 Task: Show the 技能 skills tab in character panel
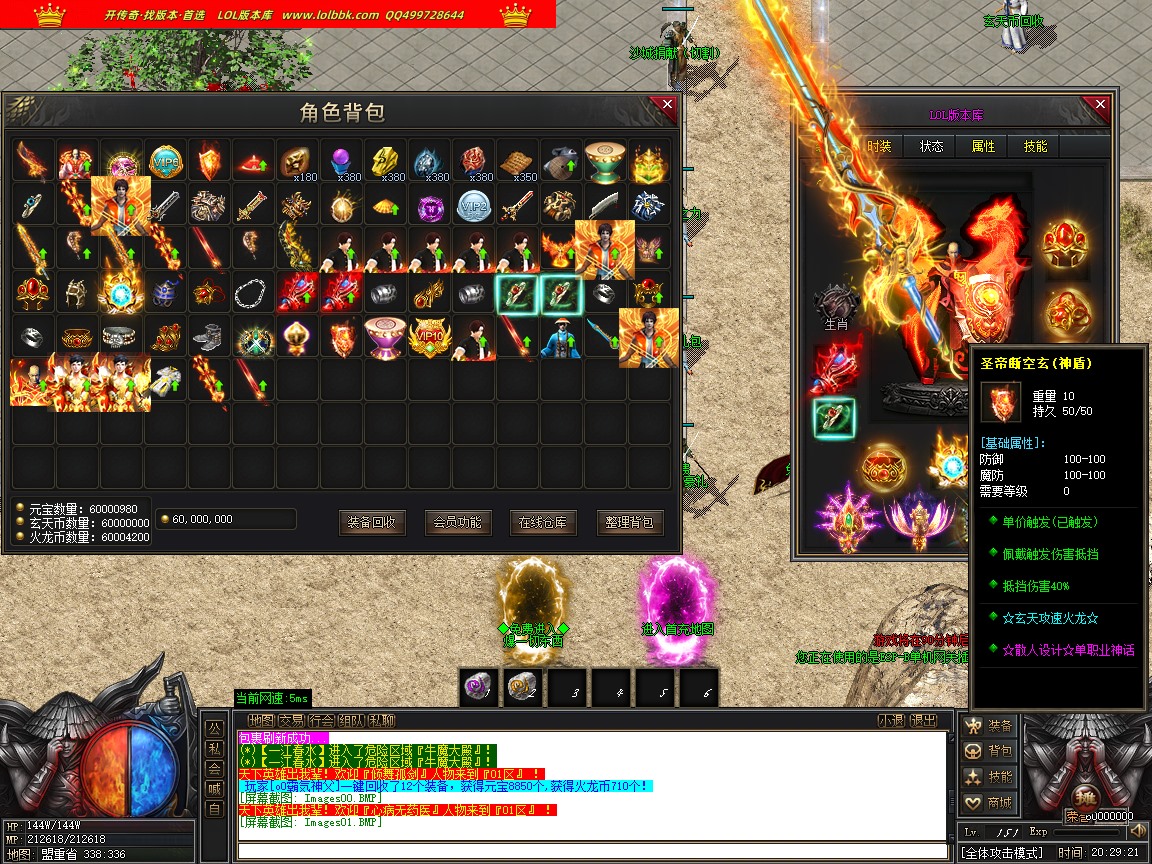point(1035,146)
